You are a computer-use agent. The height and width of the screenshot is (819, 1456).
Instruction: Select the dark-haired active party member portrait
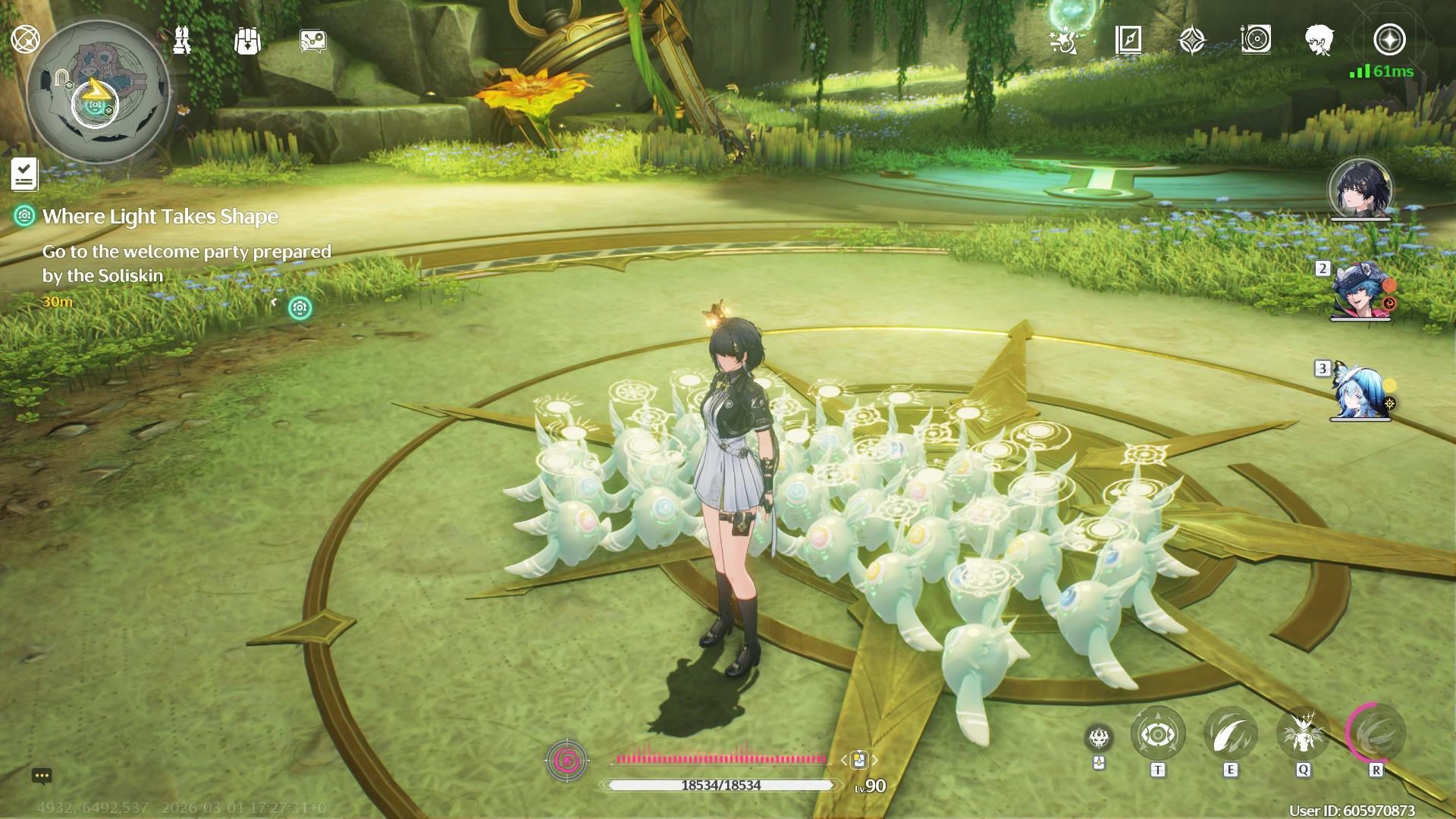coord(1360,188)
